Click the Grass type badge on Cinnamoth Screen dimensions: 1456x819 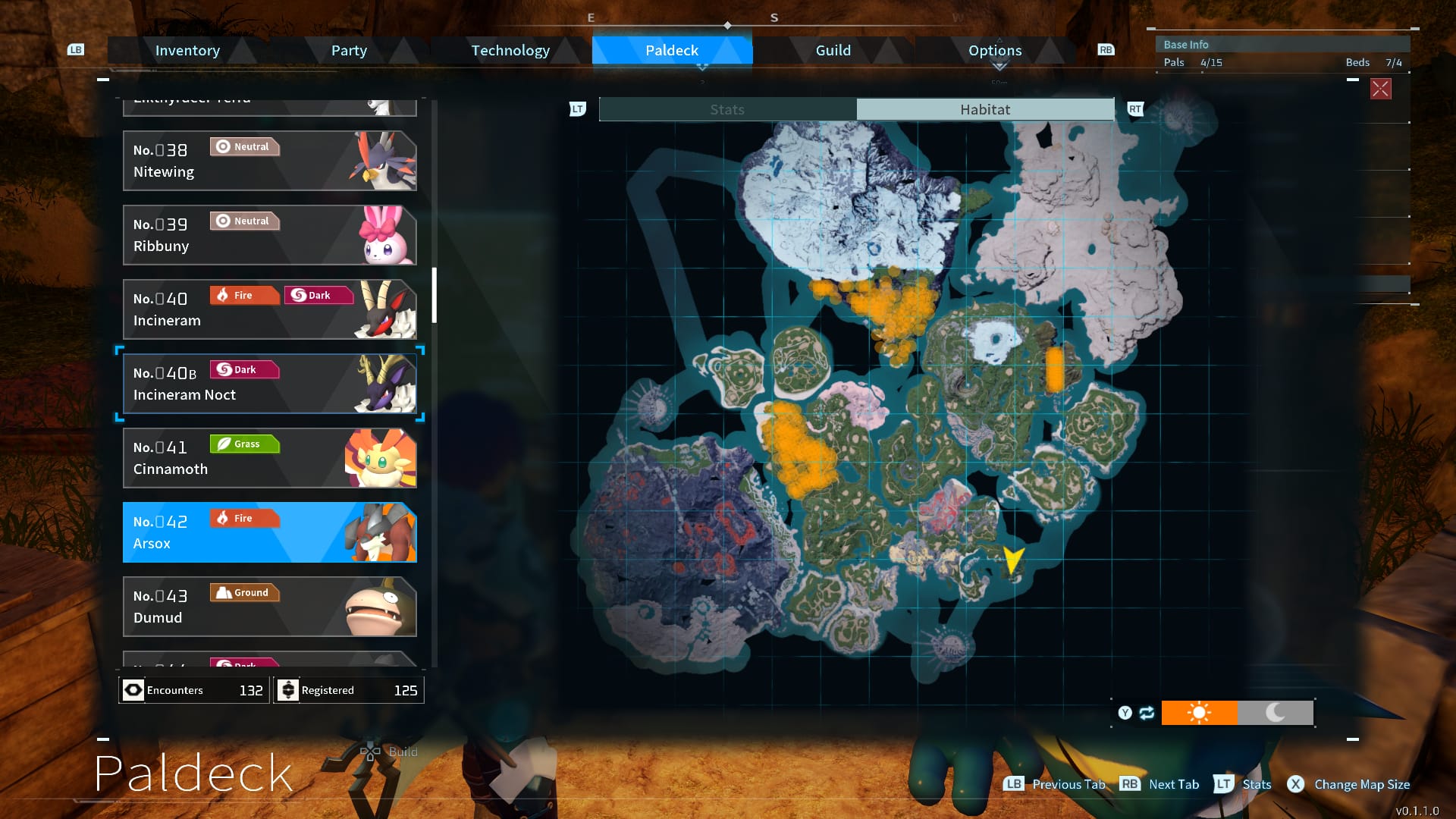click(244, 444)
